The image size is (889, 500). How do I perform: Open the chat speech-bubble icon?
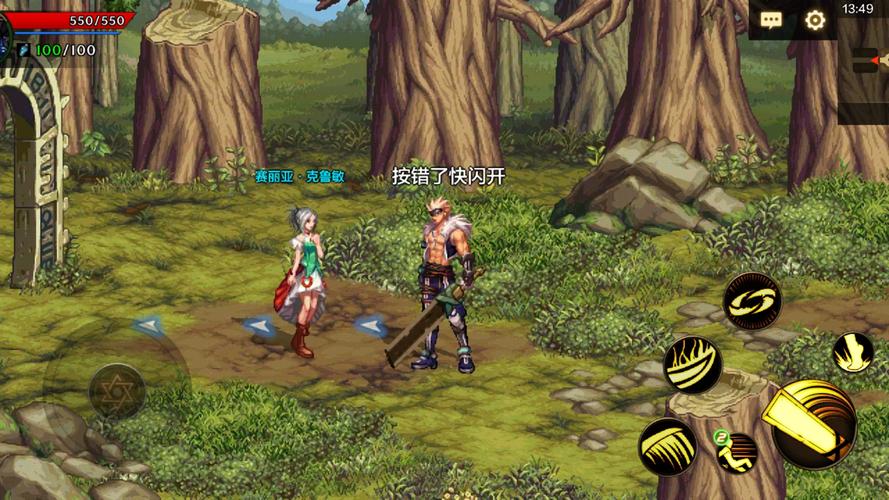point(771,20)
